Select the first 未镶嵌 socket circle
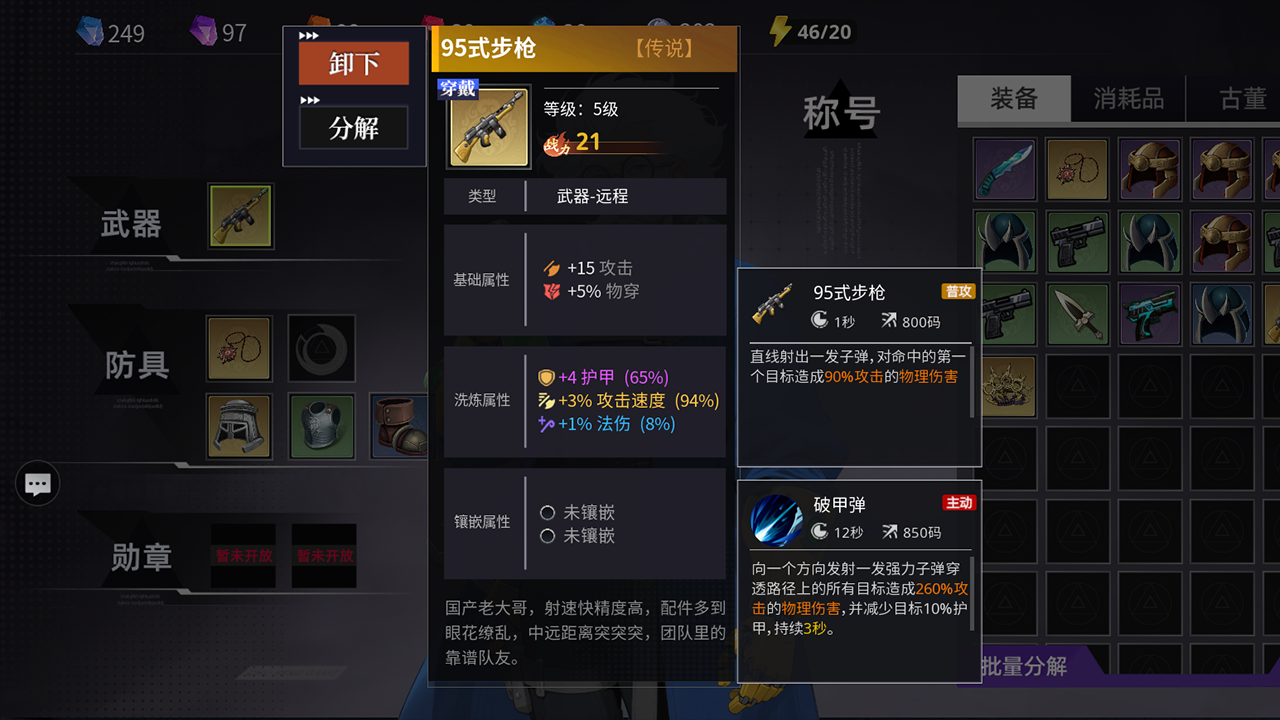 tap(548, 511)
